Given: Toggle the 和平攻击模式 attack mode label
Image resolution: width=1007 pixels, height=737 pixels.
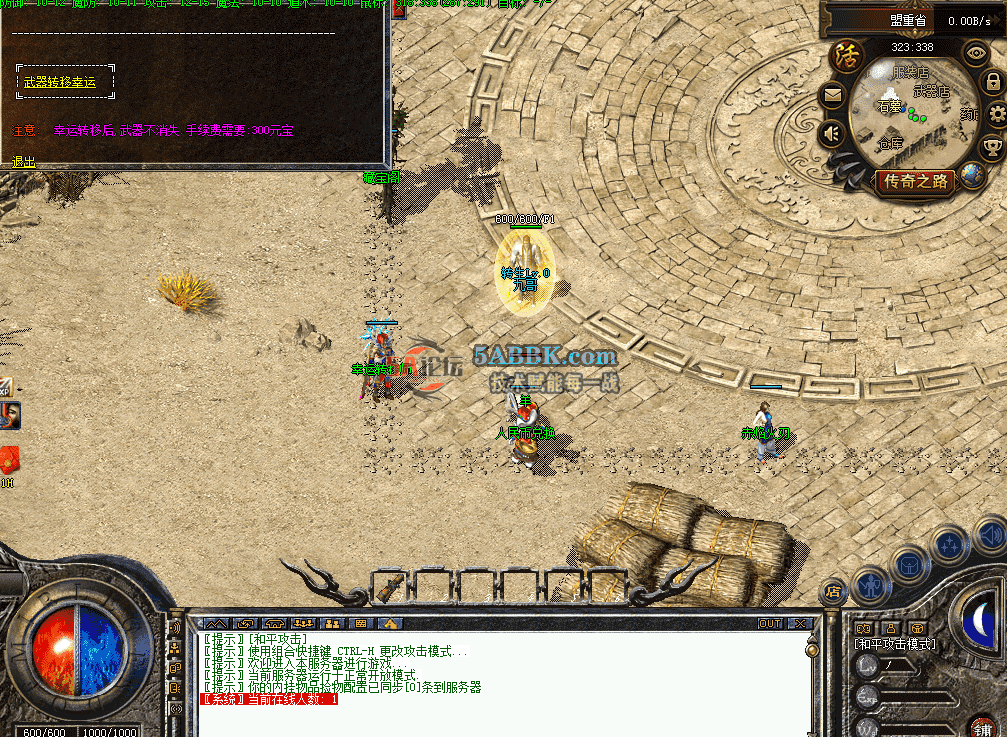Looking at the screenshot, I should point(895,644).
